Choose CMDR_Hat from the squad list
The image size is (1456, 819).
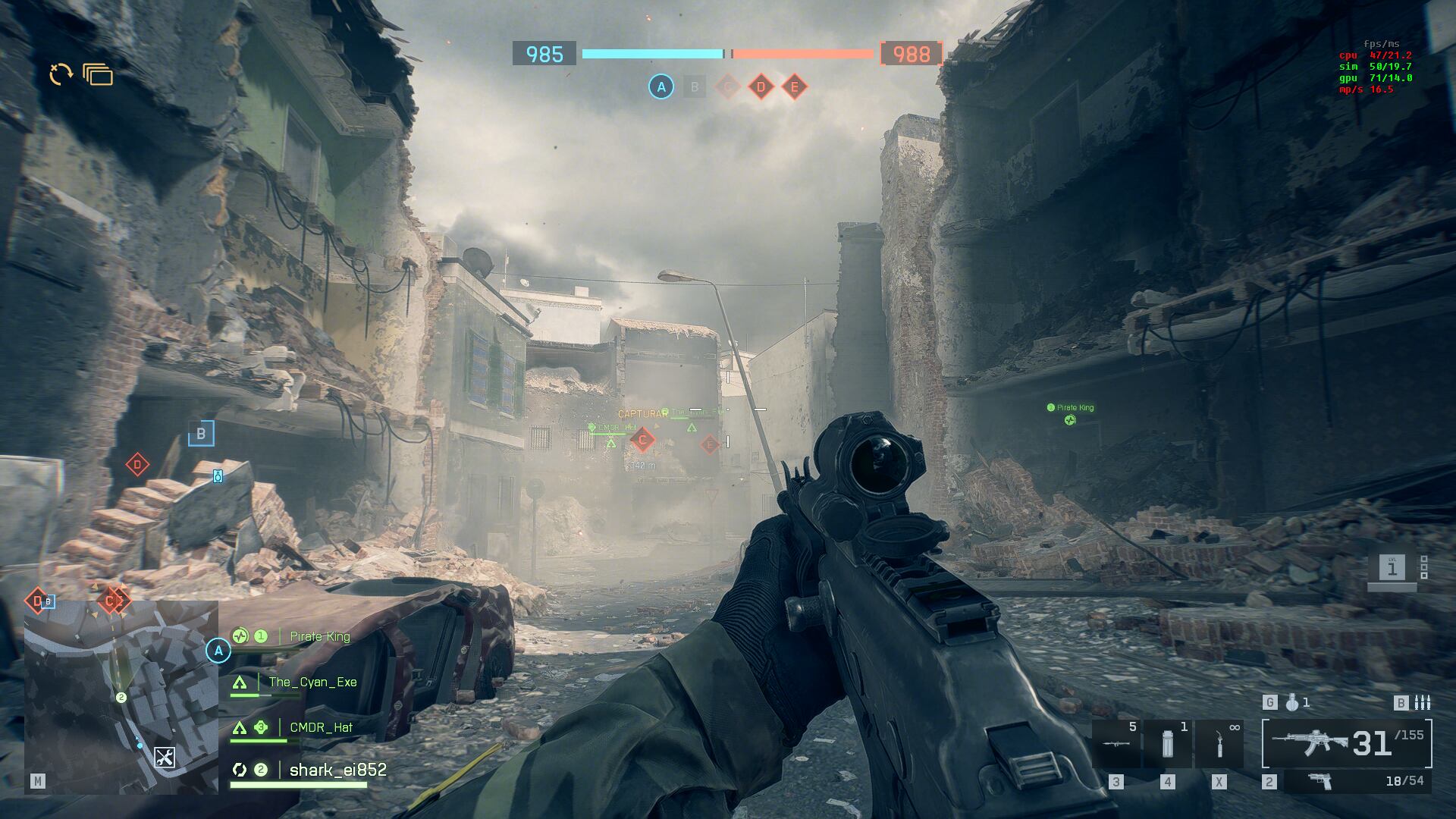[x=321, y=727]
